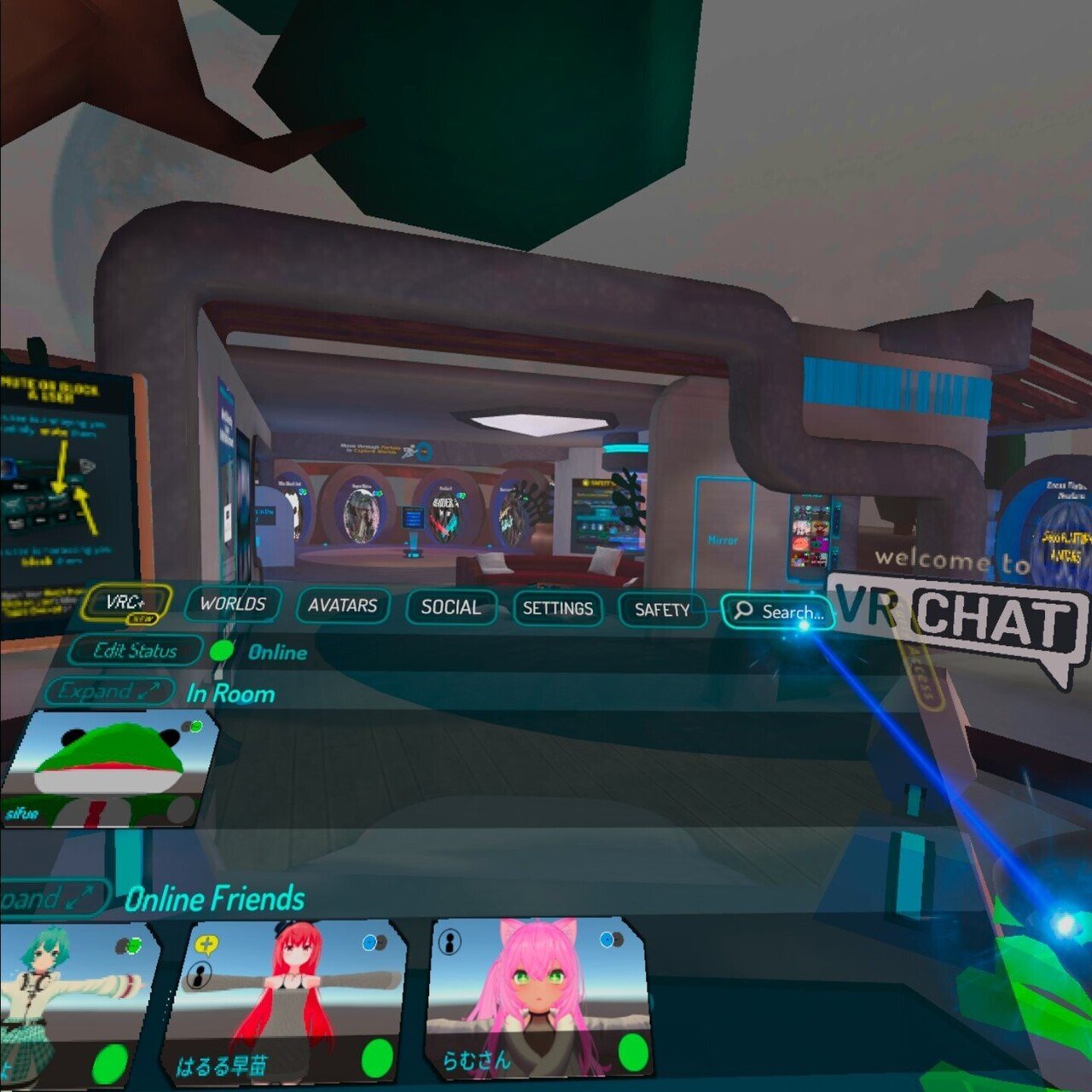Expand the Online Friends section
This screenshot has height=1092, width=1092.
(x=47, y=897)
